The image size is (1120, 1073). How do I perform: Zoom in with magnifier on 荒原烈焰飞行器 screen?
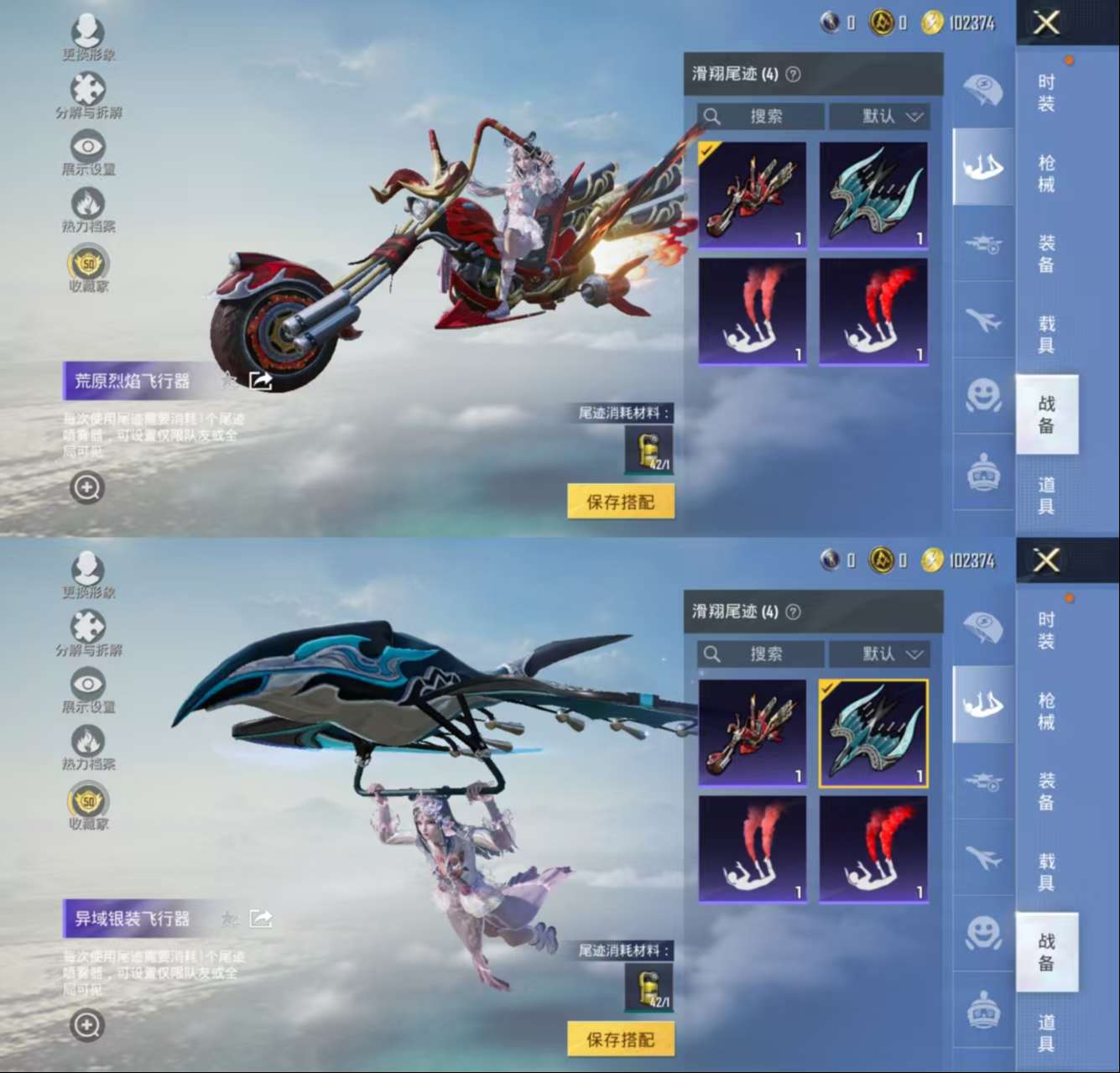[87, 487]
